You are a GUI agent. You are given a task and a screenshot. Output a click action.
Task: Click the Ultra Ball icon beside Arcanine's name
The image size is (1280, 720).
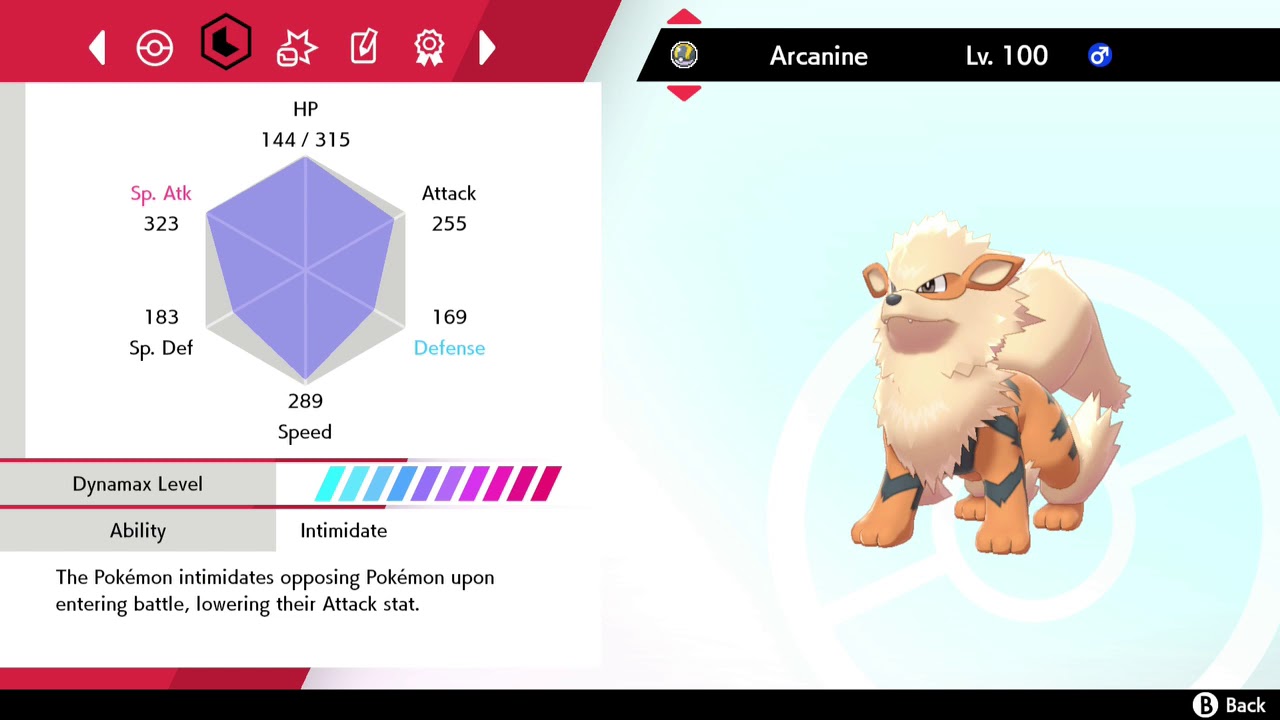point(684,55)
